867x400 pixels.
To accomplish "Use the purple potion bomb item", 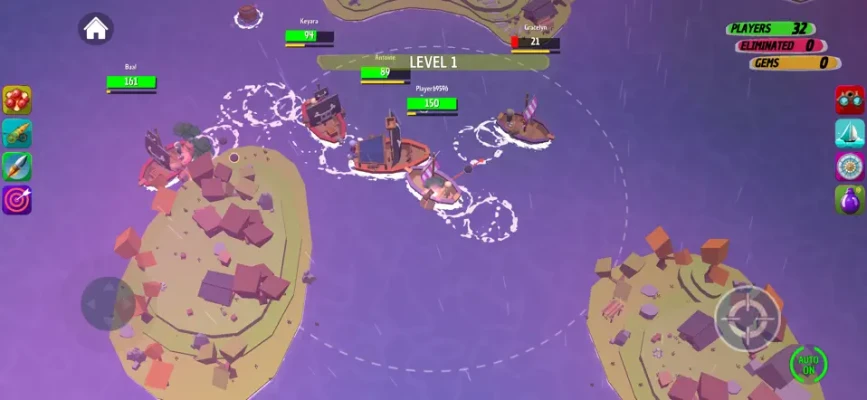I will [x=849, y=200].
